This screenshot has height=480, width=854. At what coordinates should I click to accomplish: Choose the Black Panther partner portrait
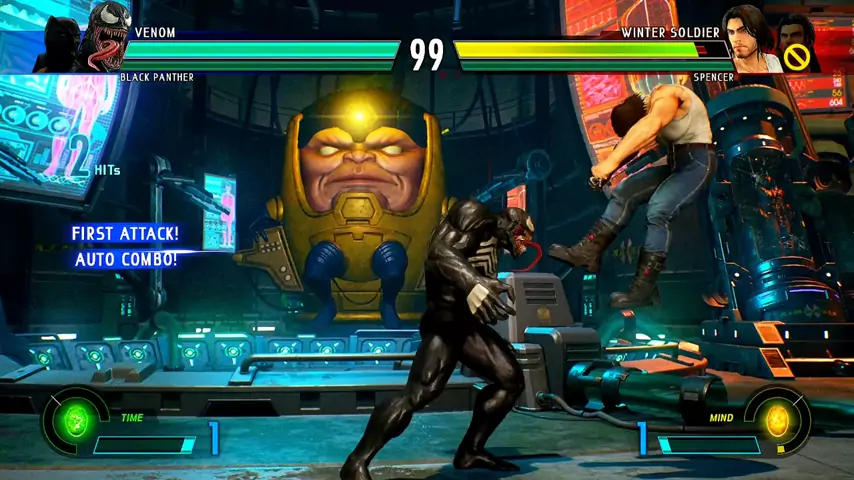coord(58,47)
